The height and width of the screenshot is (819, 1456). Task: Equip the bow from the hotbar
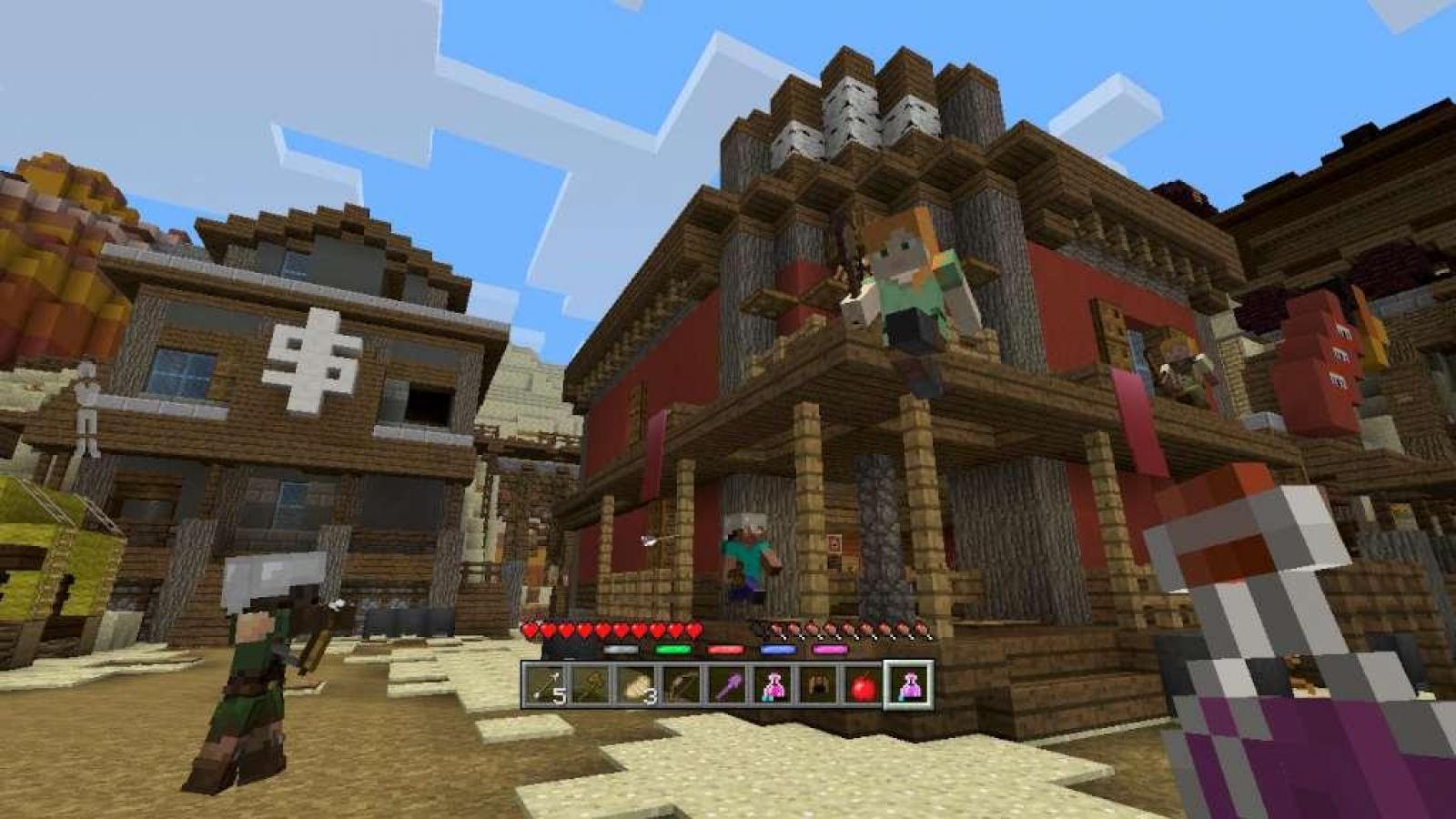point(682,684)
